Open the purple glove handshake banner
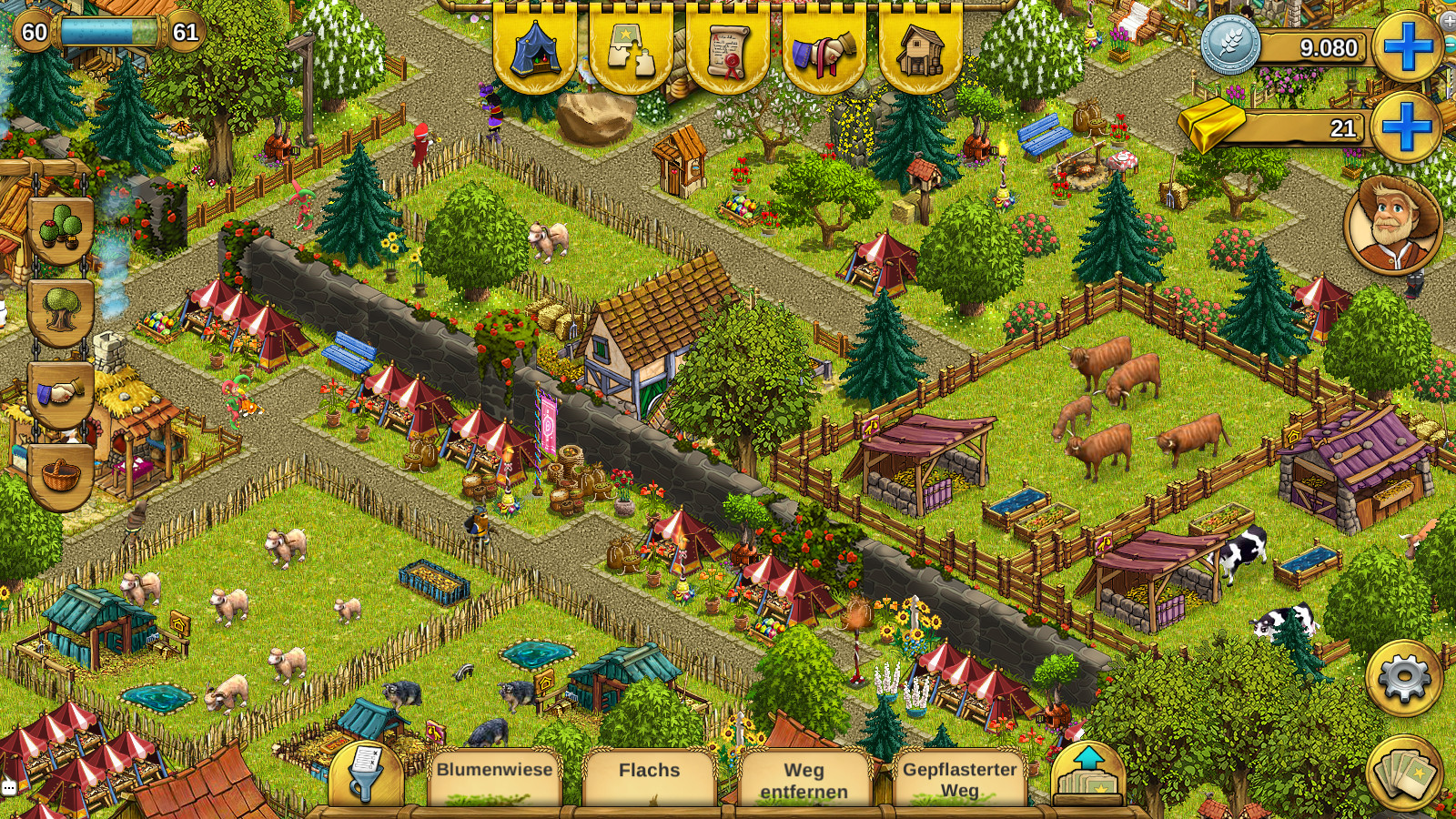The height and width of the screenshot is (819, 1456). (x=824, y=47)
